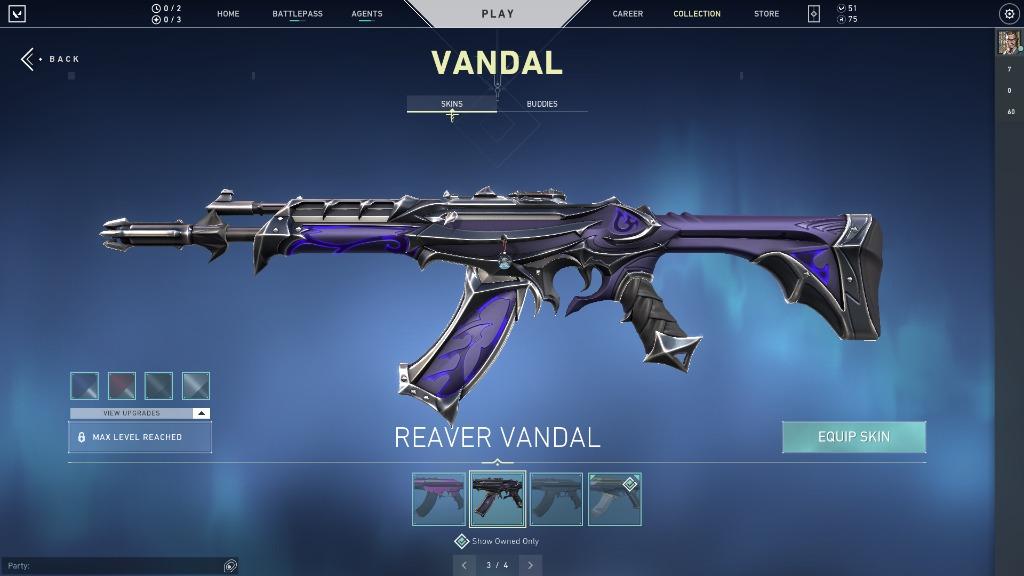Open settings via the gear icon
1024x576 pixels.
[1008, 14]
